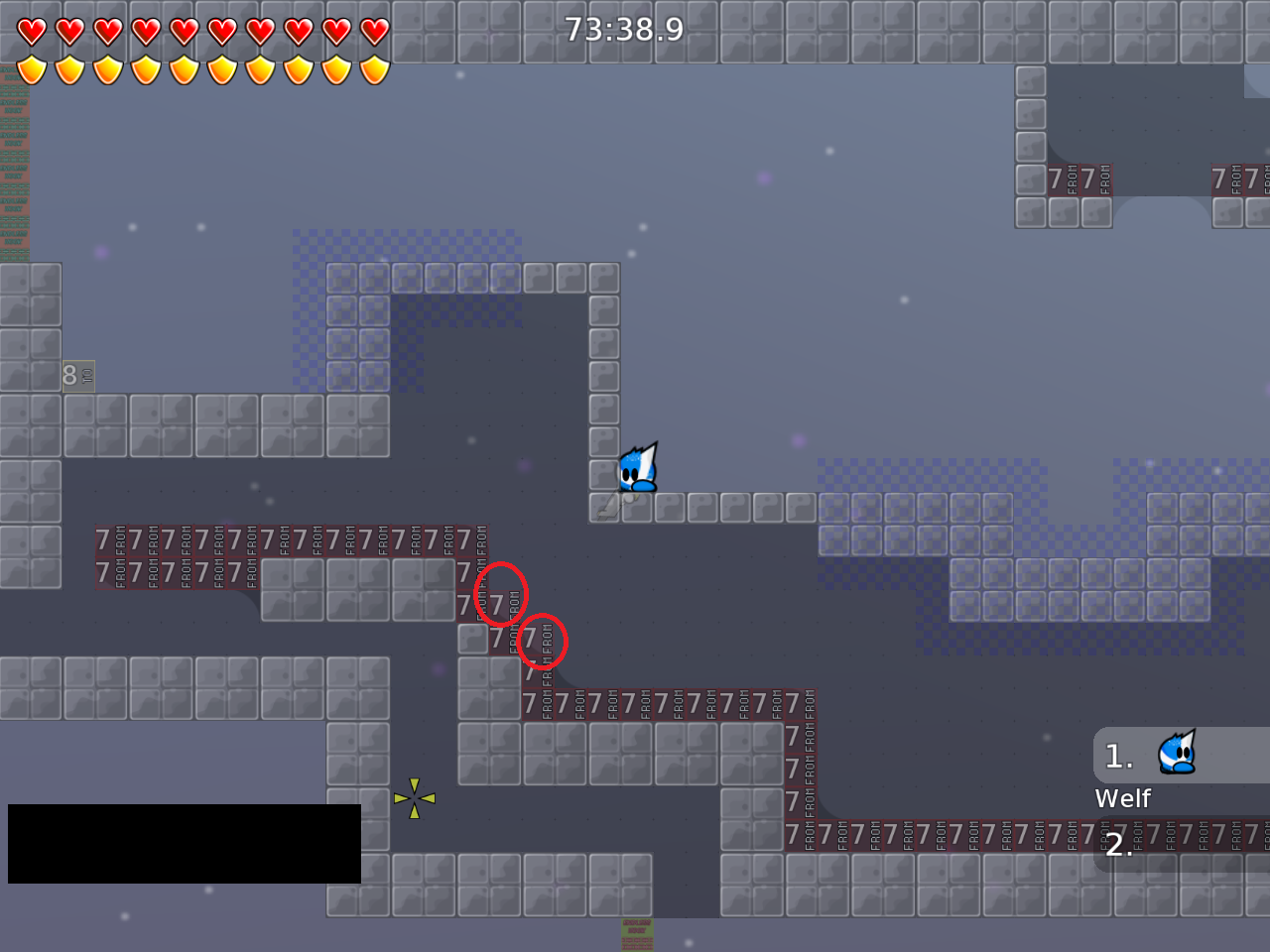Click the blue tee avatar beside rank 1

1175,754
